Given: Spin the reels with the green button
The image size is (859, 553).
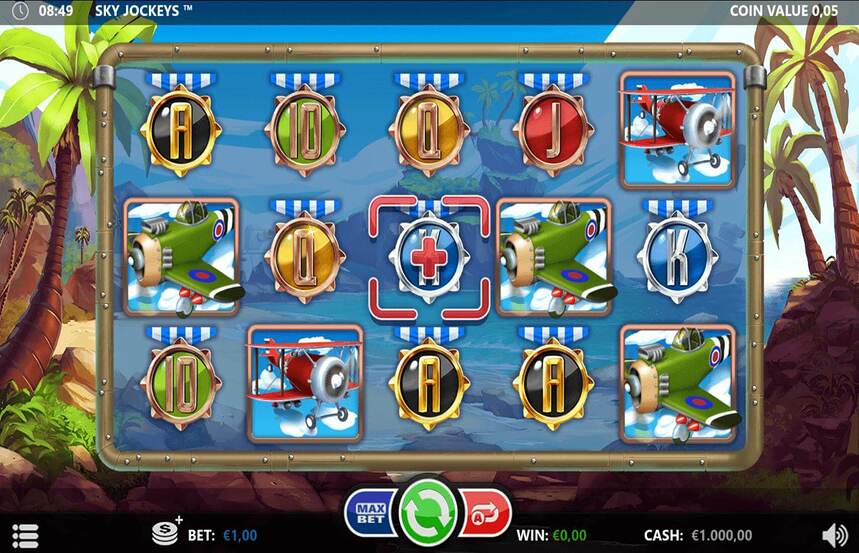Looking at the screenshot, I should coord(428,512).
